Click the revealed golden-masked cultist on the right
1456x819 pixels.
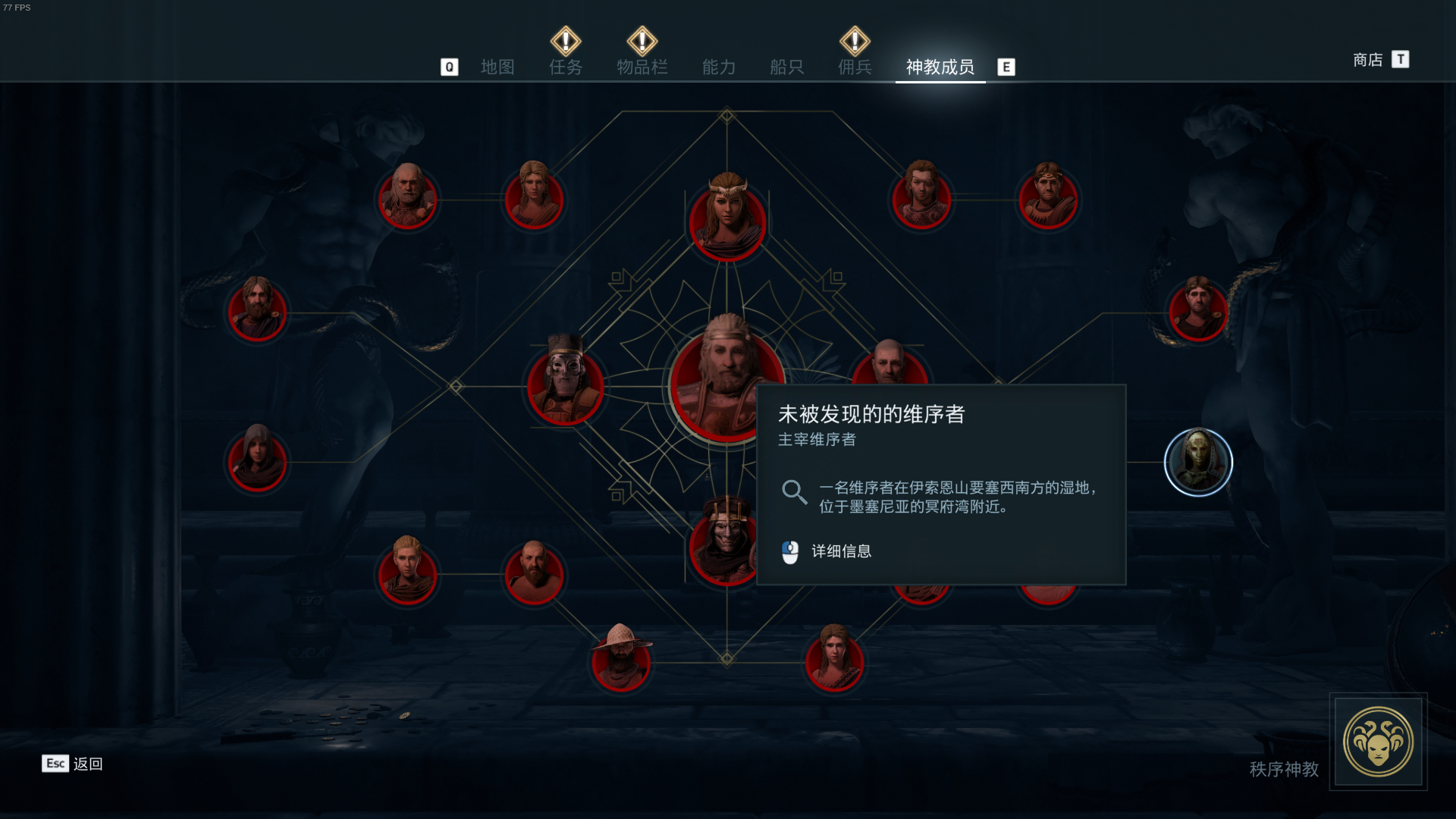(x=1198, y=463)
